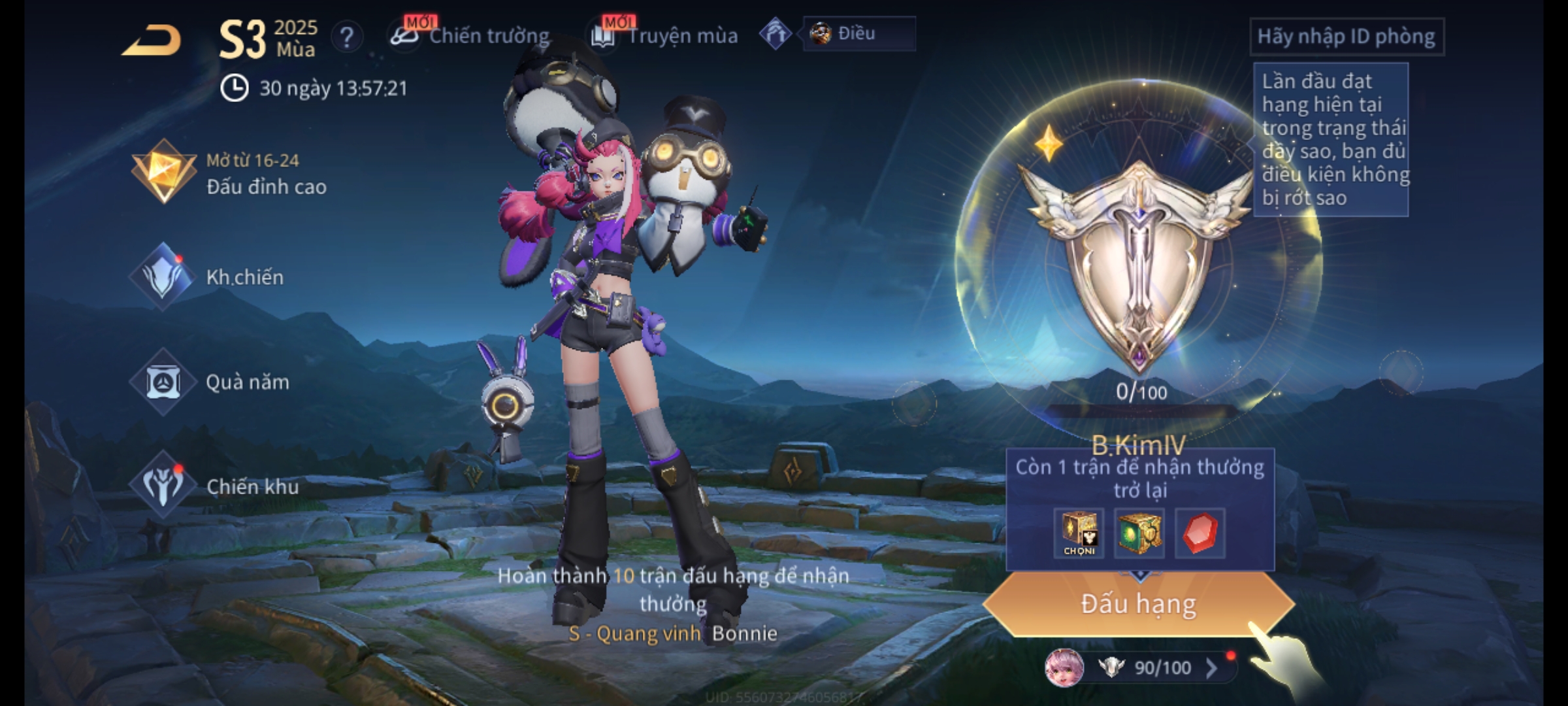Go back using the return arrow

pyautogui.click(x=152, y=41)
